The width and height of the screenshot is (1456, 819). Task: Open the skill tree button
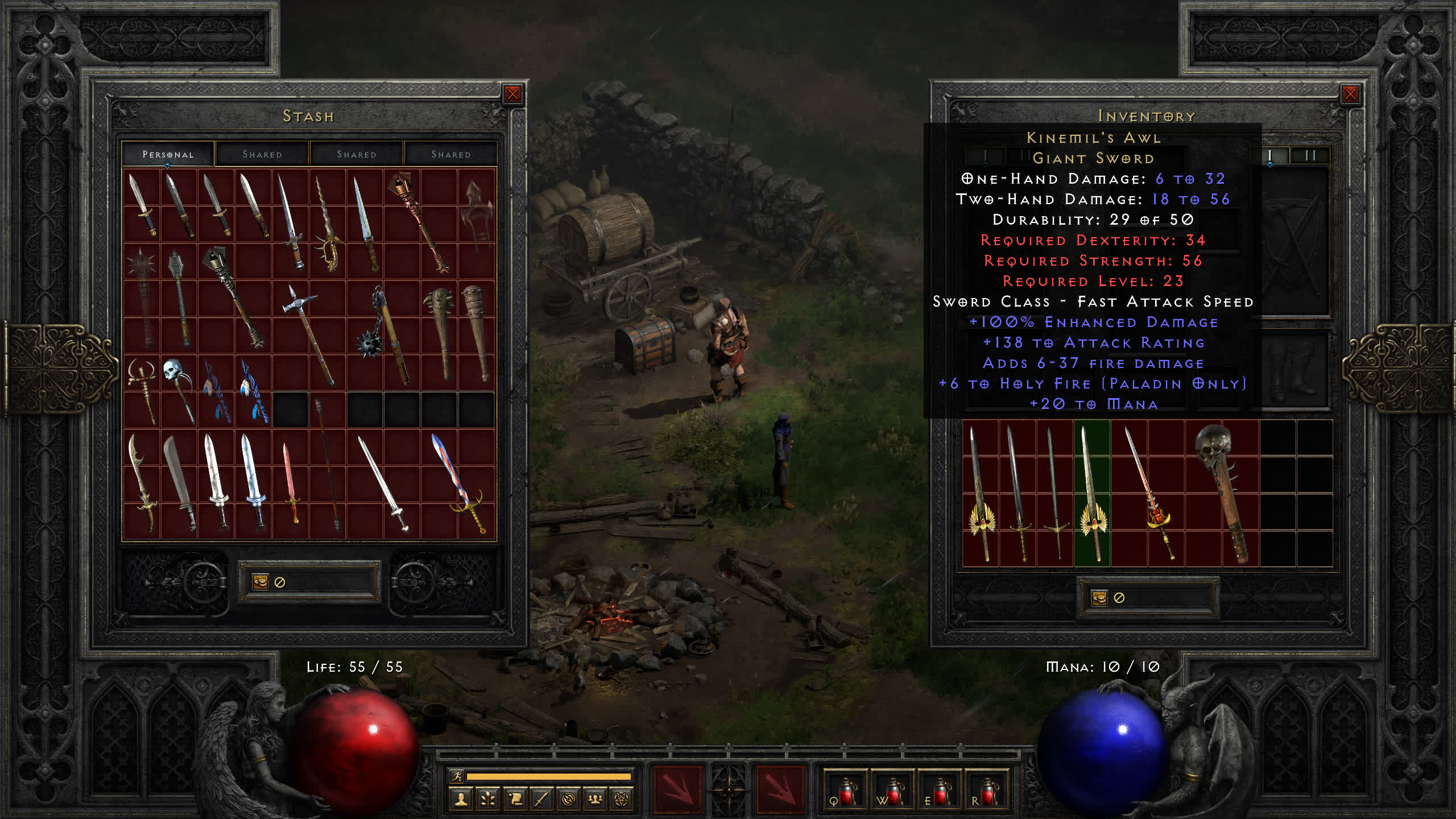coord(488,800)
